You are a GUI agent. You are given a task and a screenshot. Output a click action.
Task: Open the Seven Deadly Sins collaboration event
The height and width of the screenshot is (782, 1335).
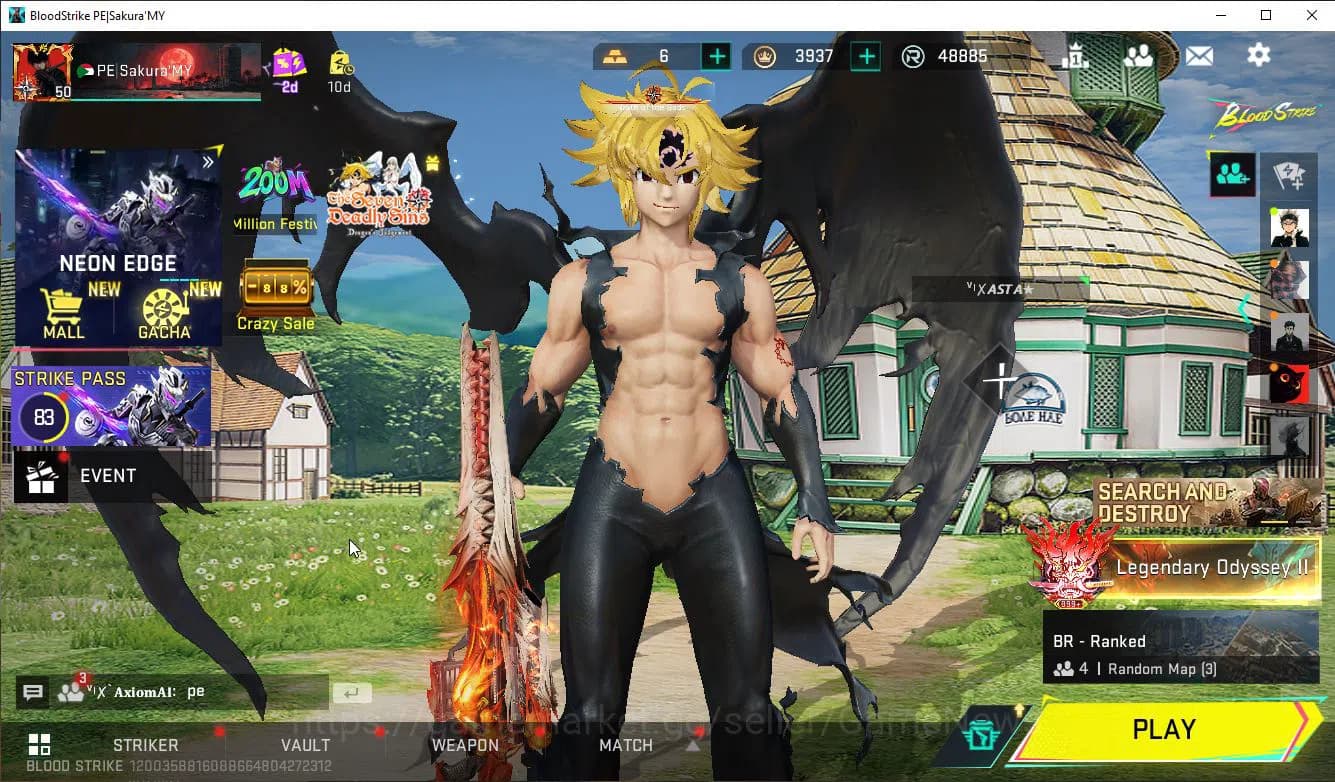click(380, 192)
